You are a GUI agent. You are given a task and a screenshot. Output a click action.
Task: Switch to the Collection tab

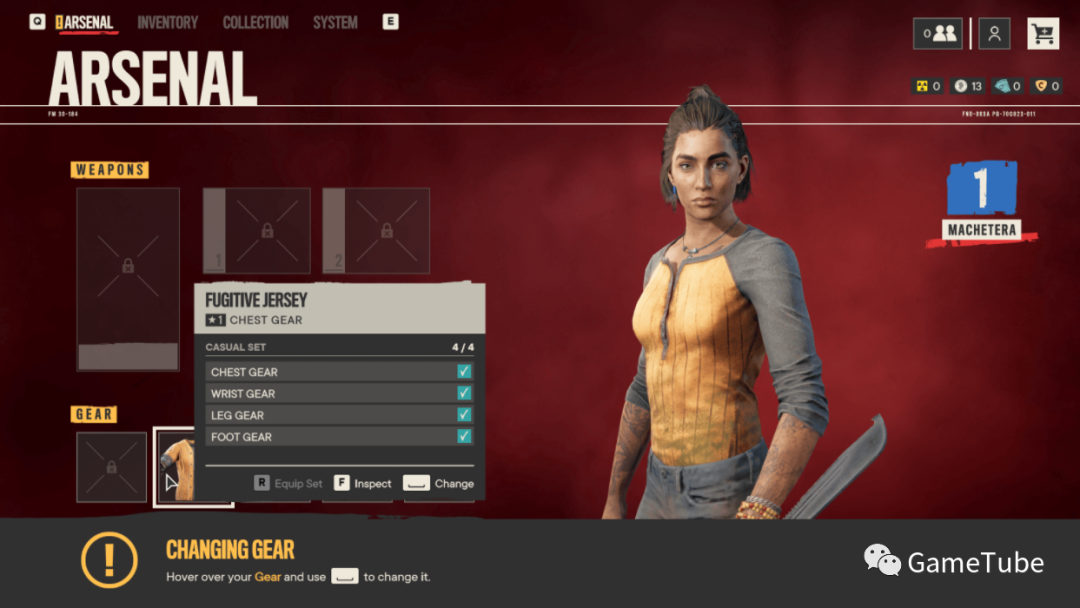(x=255, y=22)
